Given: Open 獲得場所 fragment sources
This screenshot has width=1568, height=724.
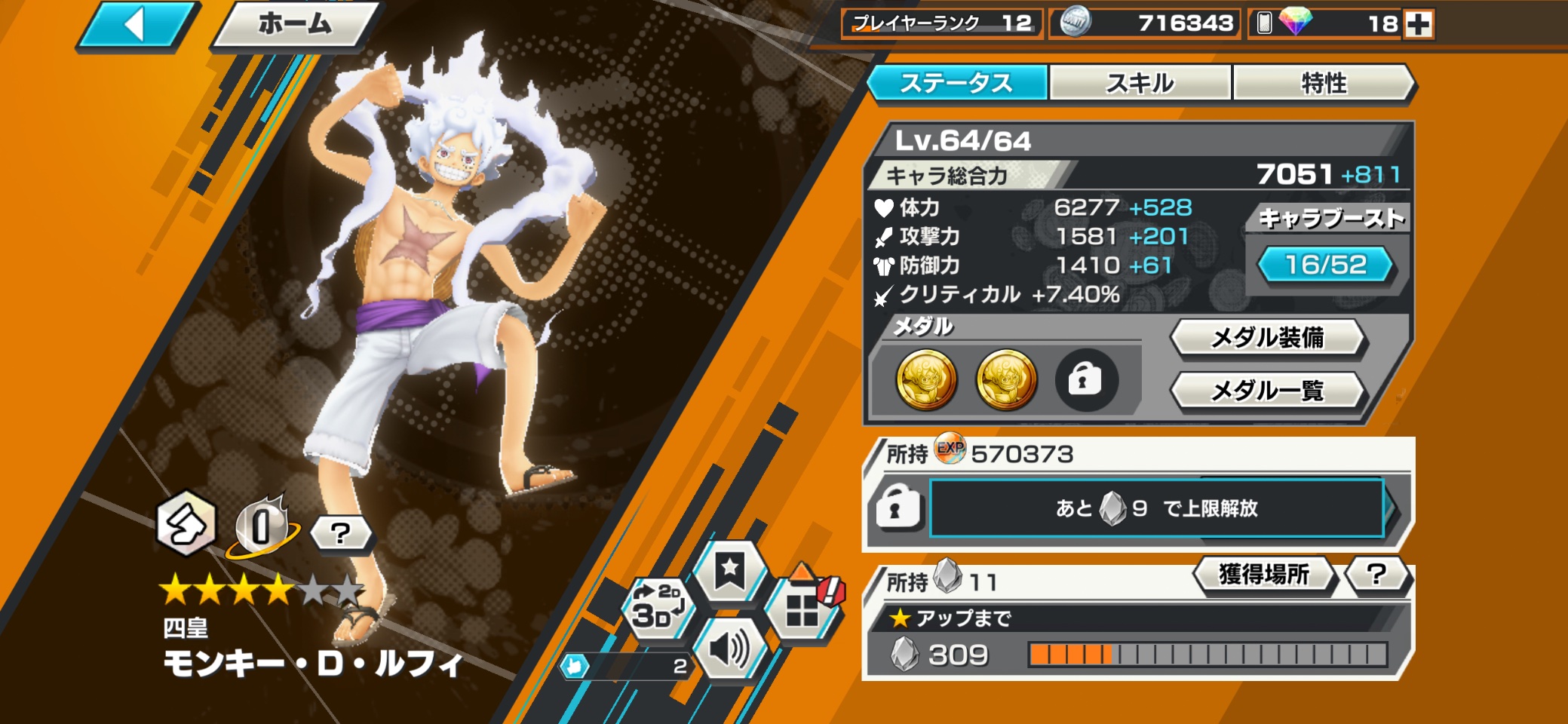Looking at the screenshot, I should coord(1264,575).
